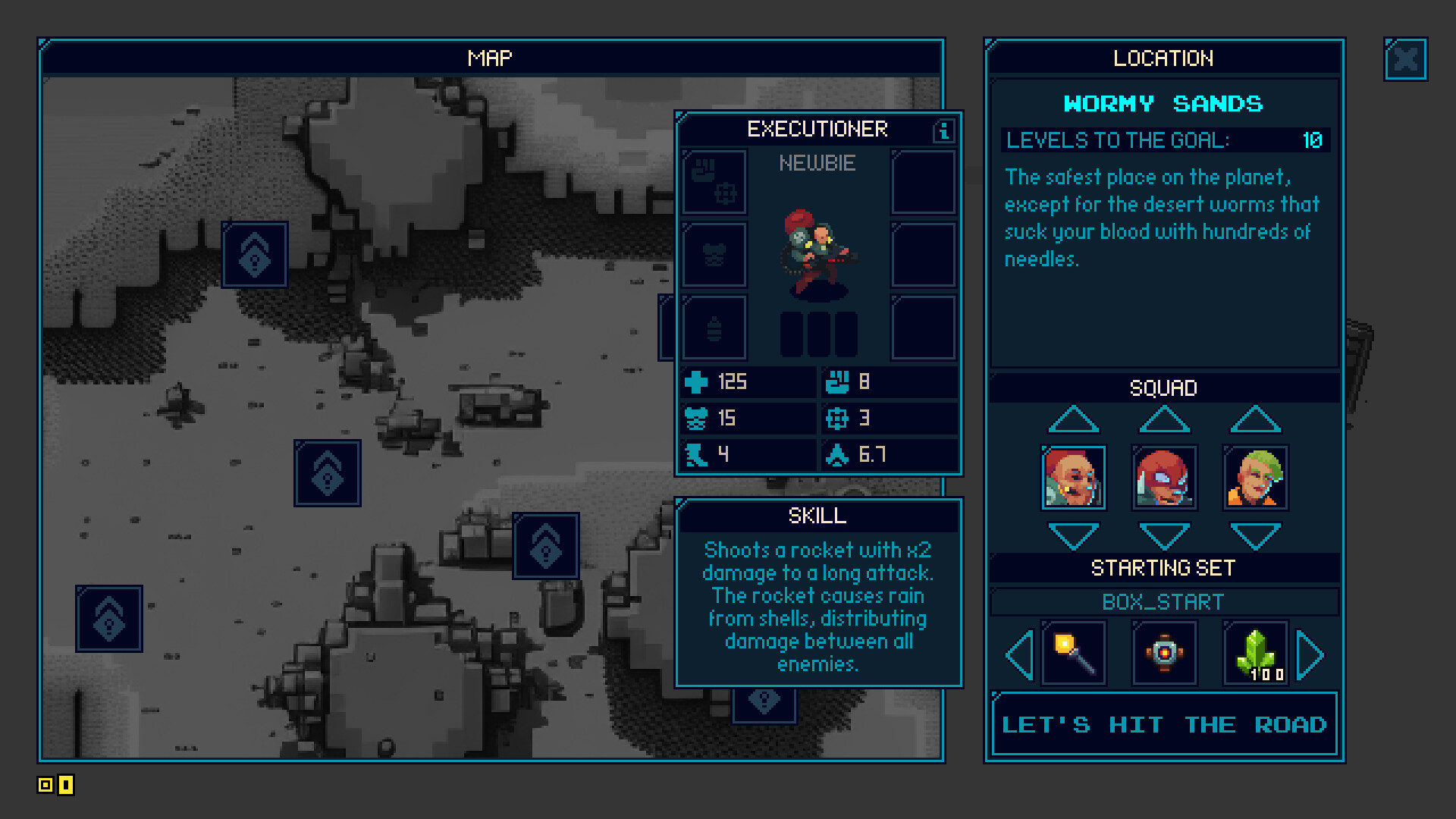
Task: Click the boot speed stat icon
Action: [x=696, y=453]
